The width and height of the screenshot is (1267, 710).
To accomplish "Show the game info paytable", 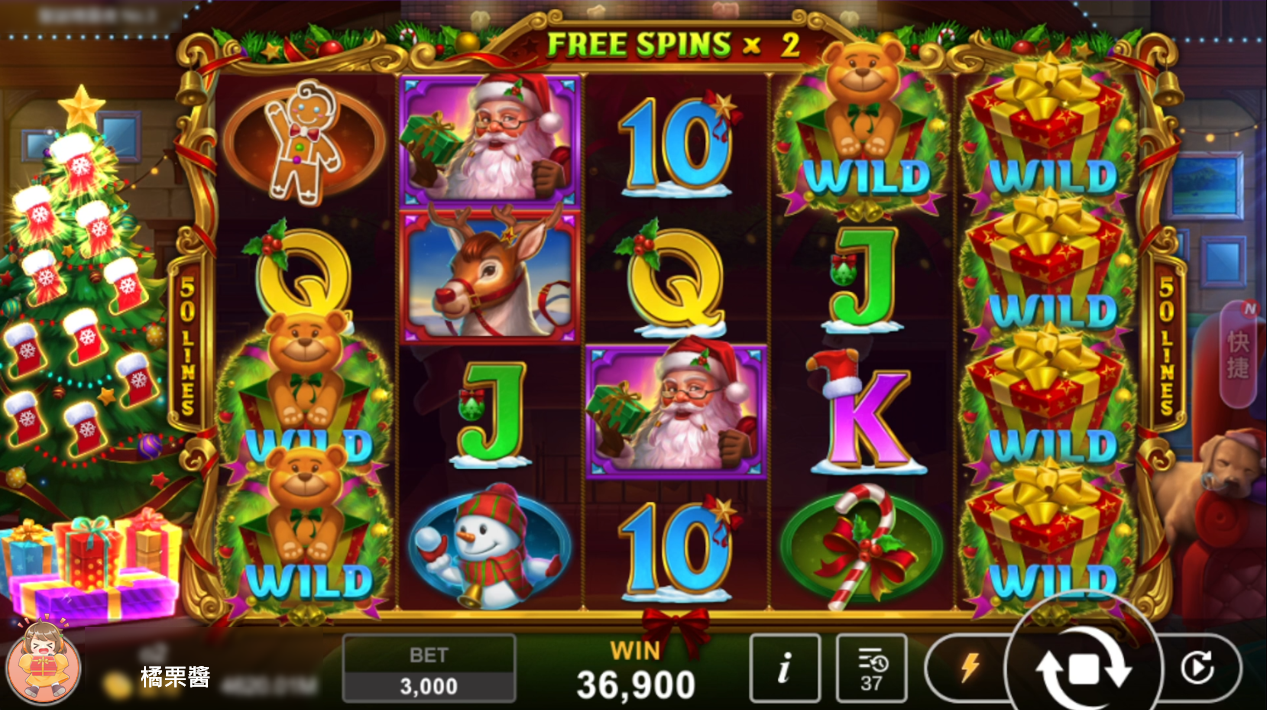I will (x=784, y=668).
